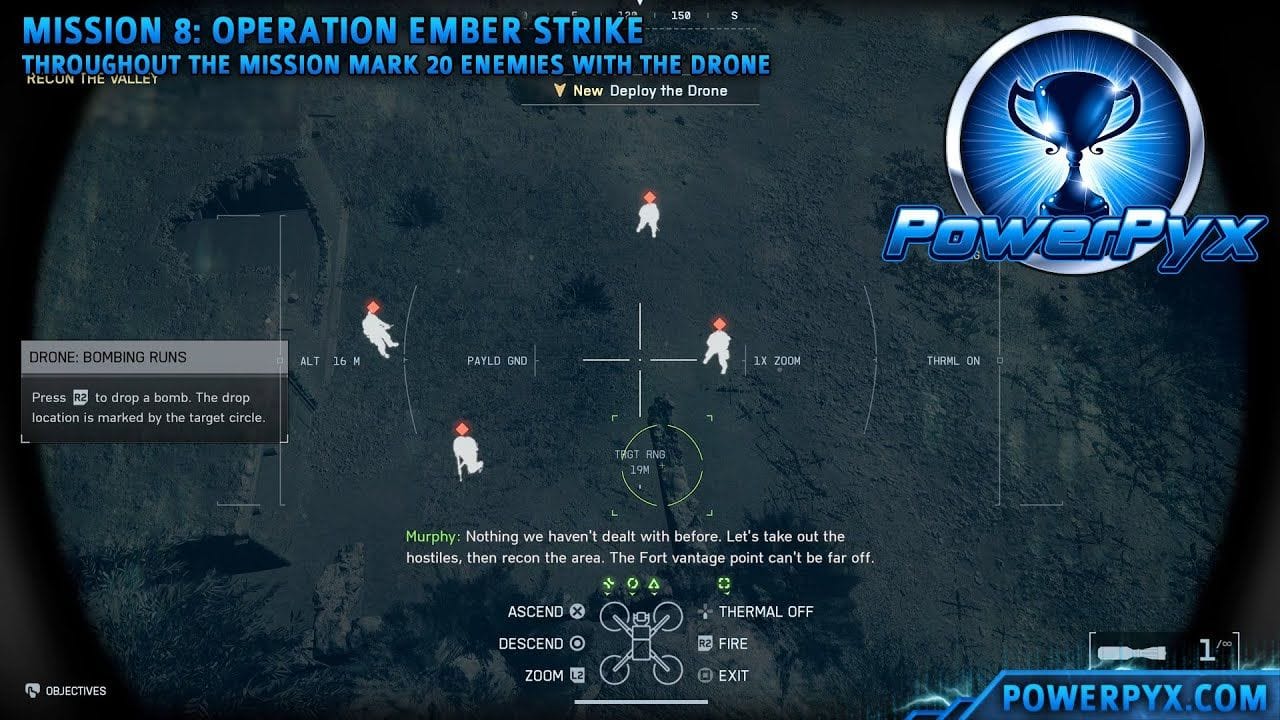
Task: Toggle THERMAL OFF to enable thermal vision
Action: [767, 611]
